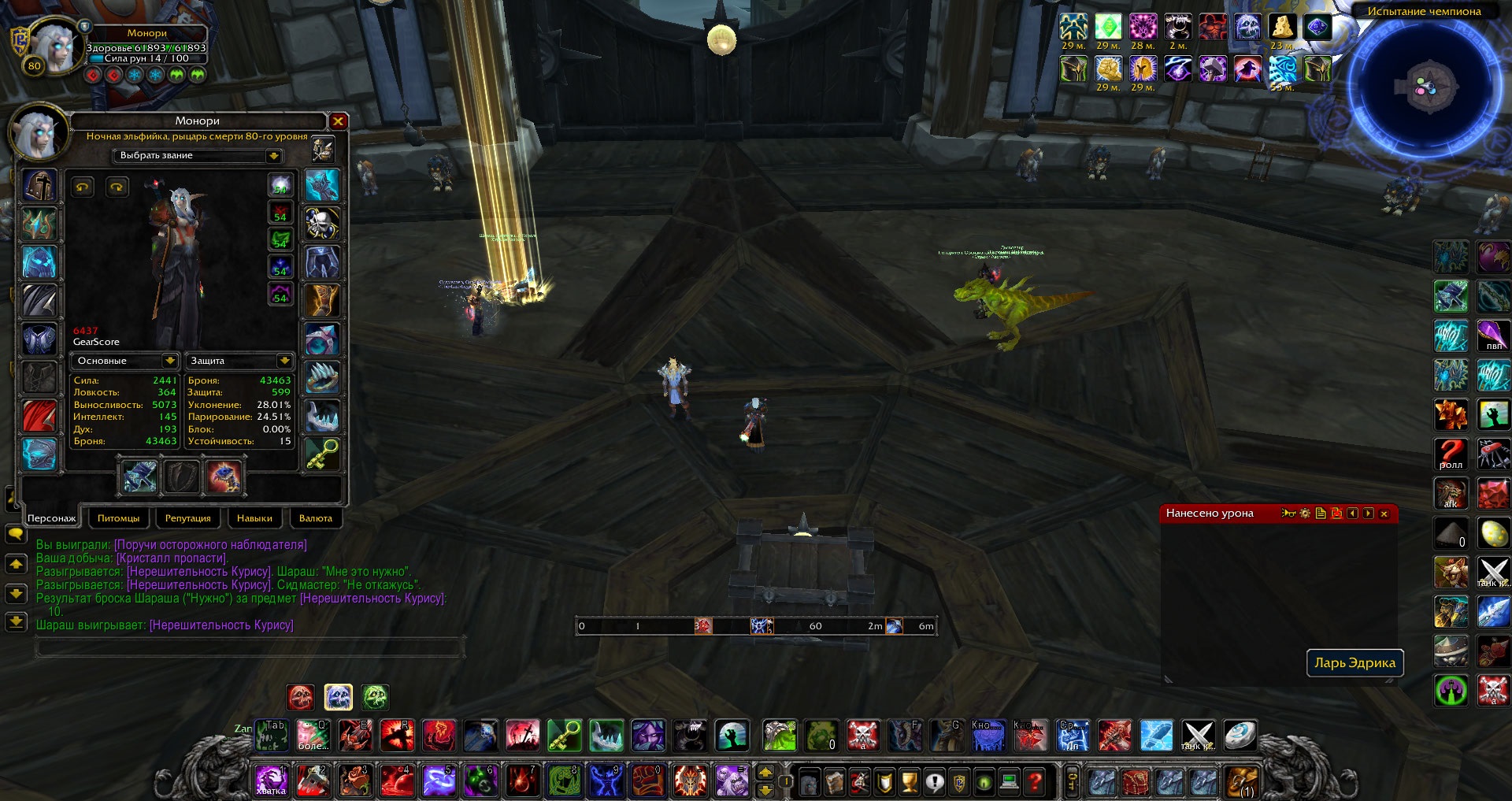Switch to the Репутация tab

point(187,518)
